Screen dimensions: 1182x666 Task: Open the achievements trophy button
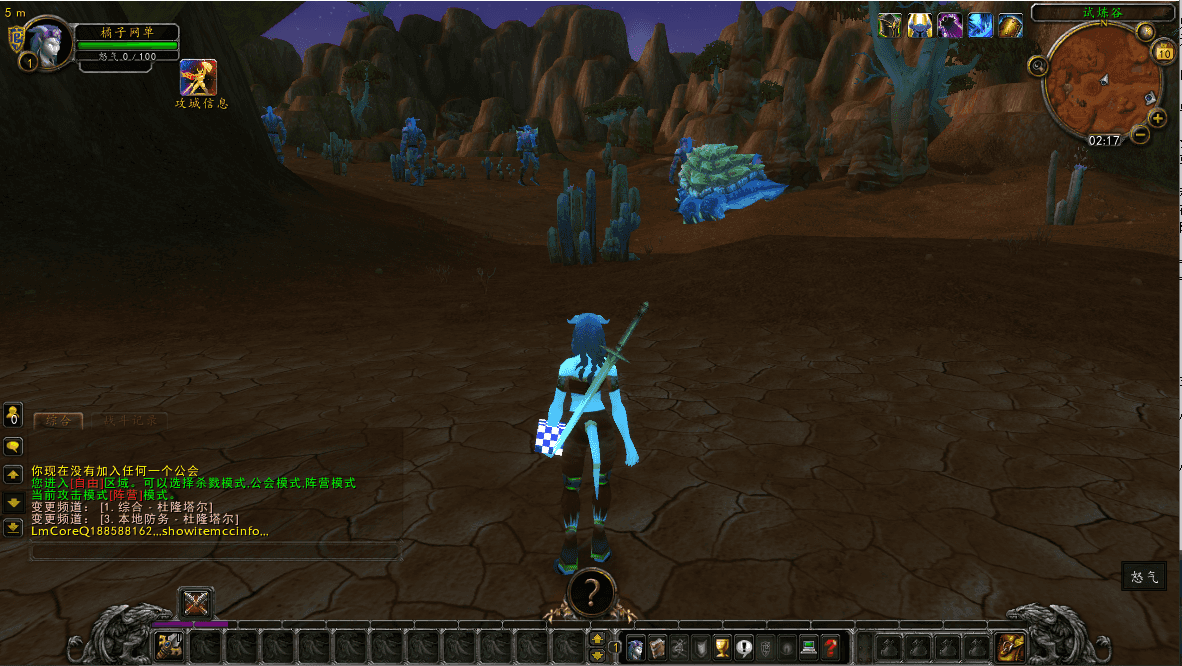pyautogui.click(x=722, y=647)
